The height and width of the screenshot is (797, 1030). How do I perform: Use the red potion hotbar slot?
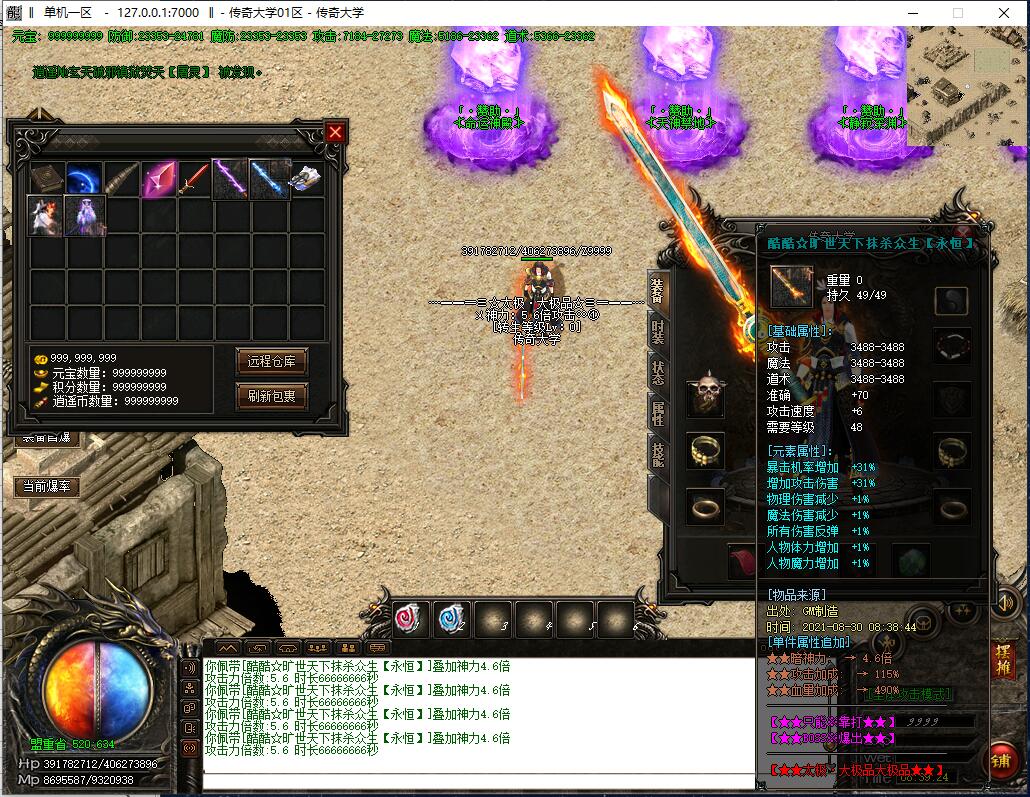(x=409, y=619)
